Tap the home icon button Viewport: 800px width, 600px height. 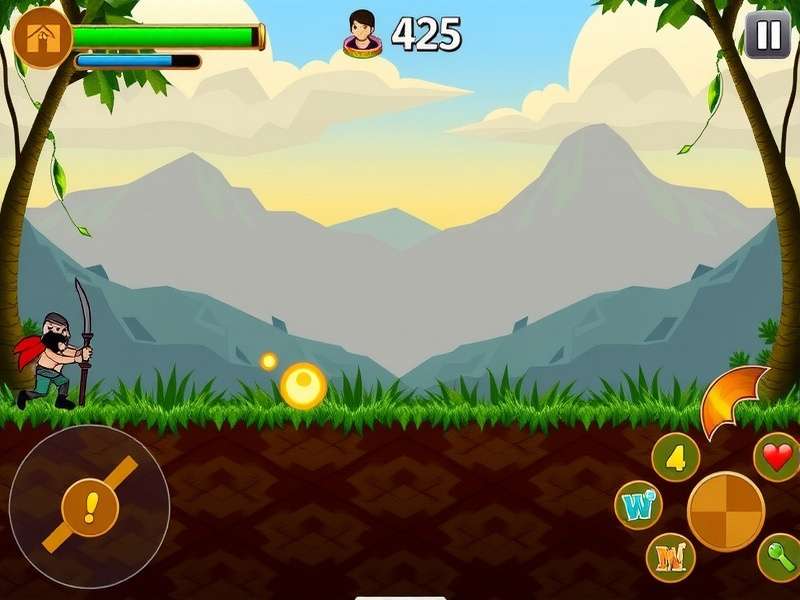coord(43,39)
